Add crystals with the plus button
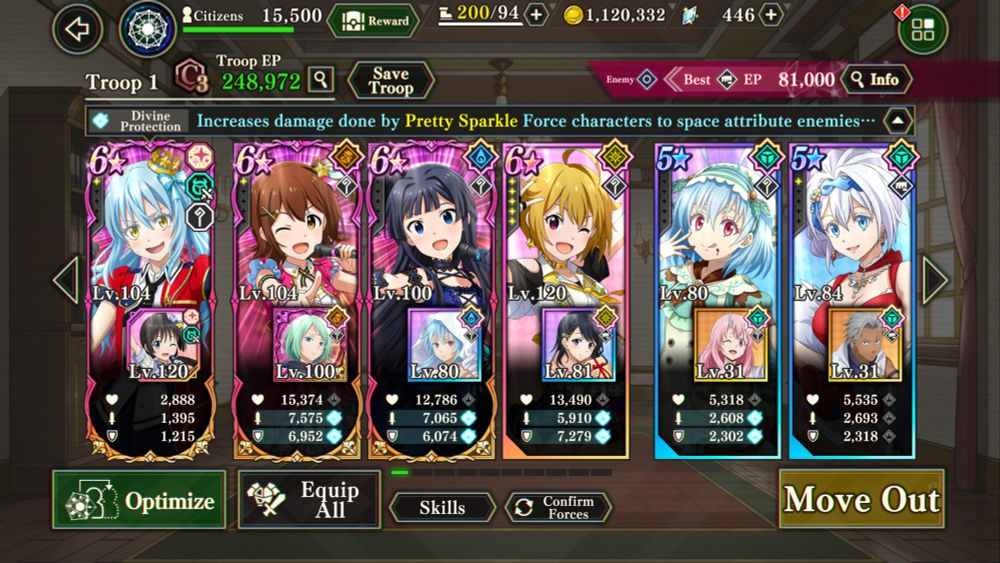Image resolution: width=1000 pixels, height=563 pixels. point(771,15)
